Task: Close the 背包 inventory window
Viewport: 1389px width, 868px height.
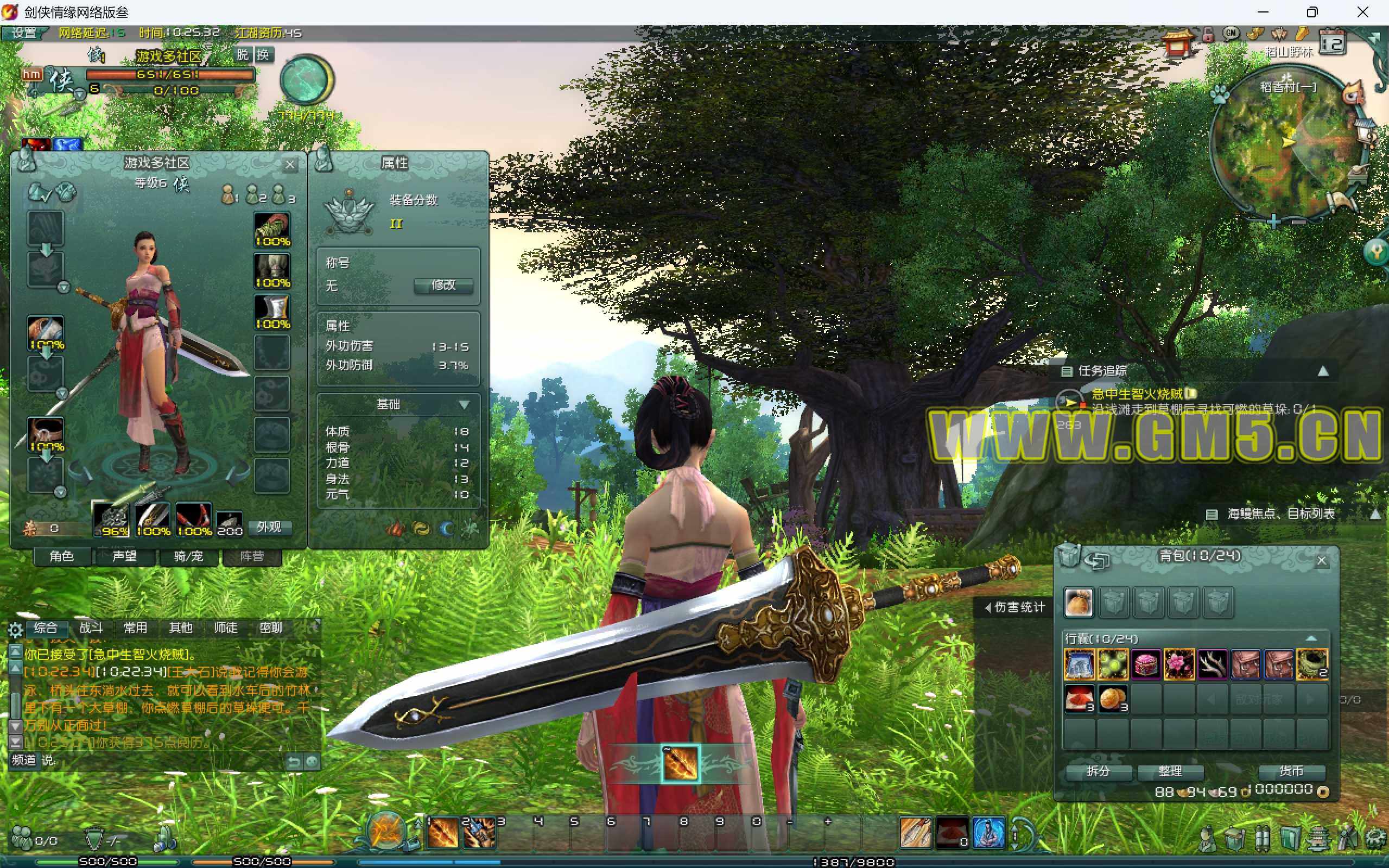Action: (1321, 561)
